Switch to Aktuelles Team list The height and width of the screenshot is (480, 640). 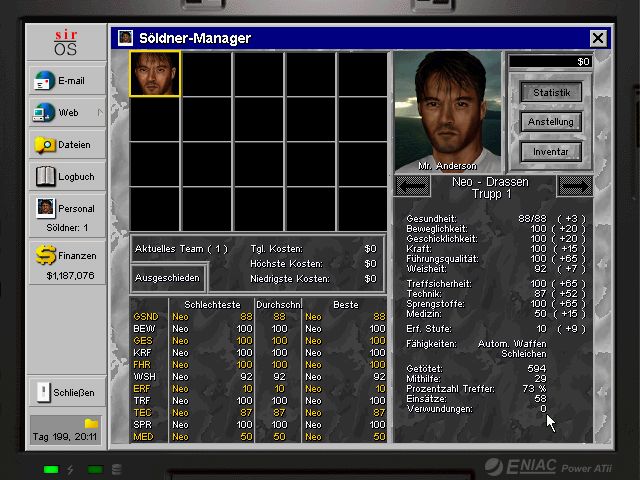click(x=182, y=248)
